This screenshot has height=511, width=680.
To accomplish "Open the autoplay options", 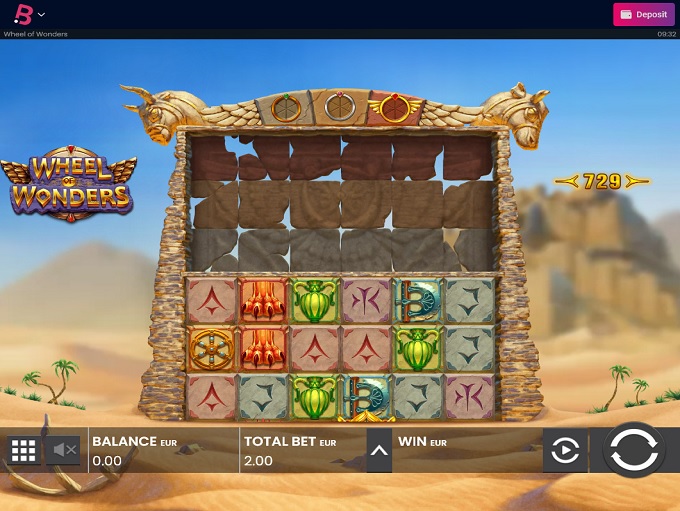I will click(x=565, y=452).
